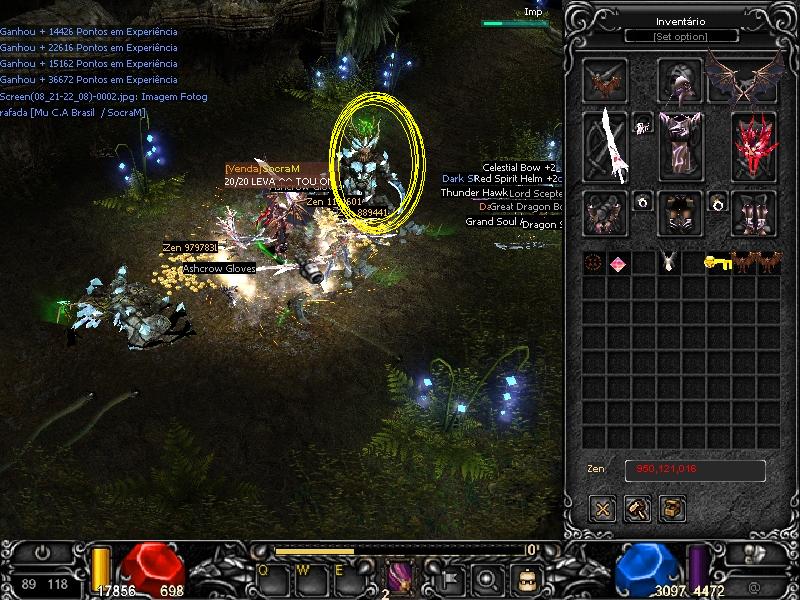Select the equipped gloves slot

point(606,213)
